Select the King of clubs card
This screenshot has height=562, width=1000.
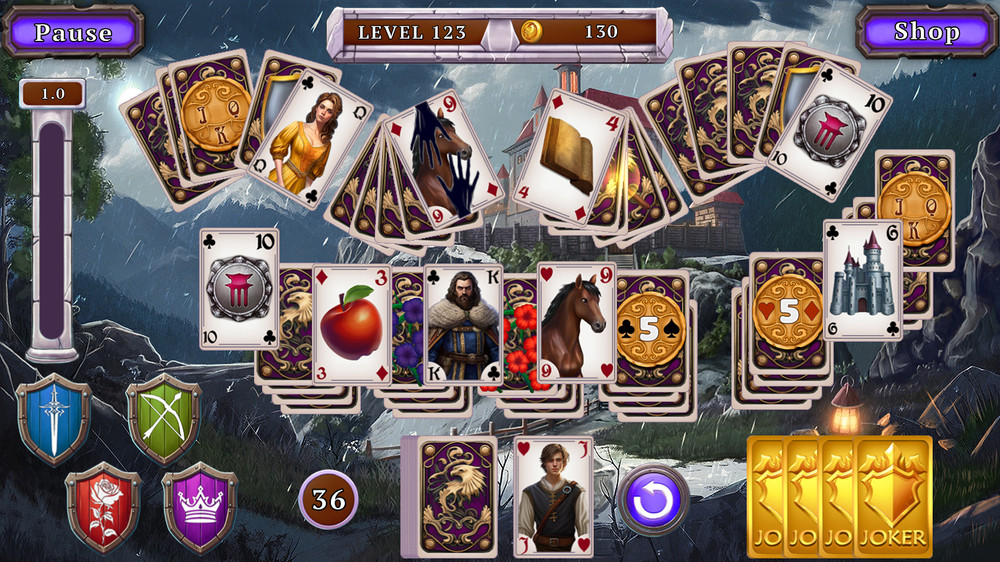[464, 324]
